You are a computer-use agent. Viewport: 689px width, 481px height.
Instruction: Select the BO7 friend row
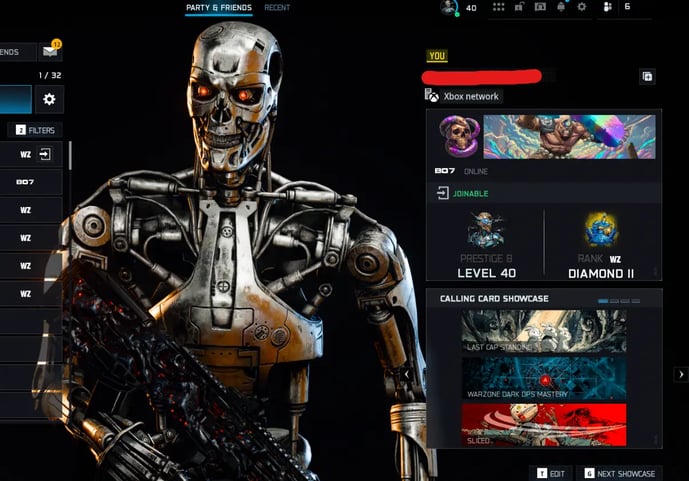(30, 183)
